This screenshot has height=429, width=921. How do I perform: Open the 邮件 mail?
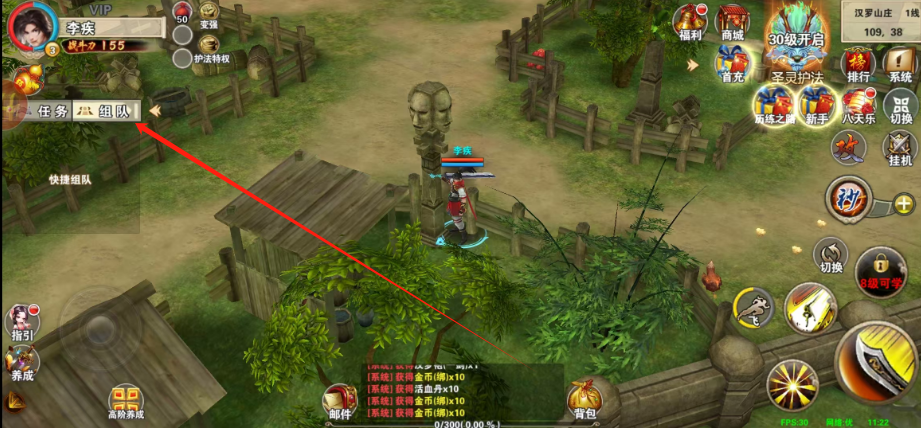[x=339, y=399]
